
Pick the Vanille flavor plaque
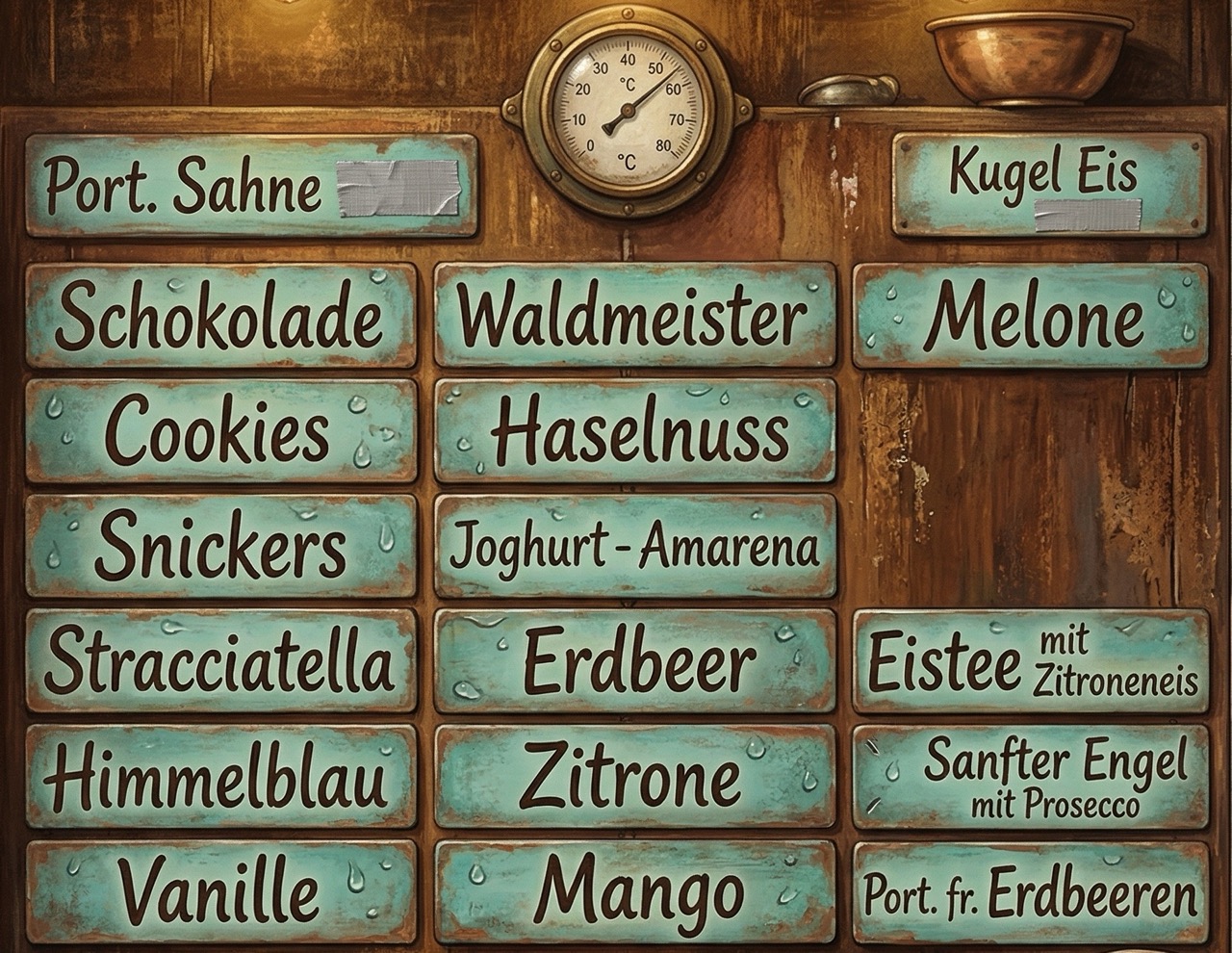pyautogui.click(x=220, y=891)
